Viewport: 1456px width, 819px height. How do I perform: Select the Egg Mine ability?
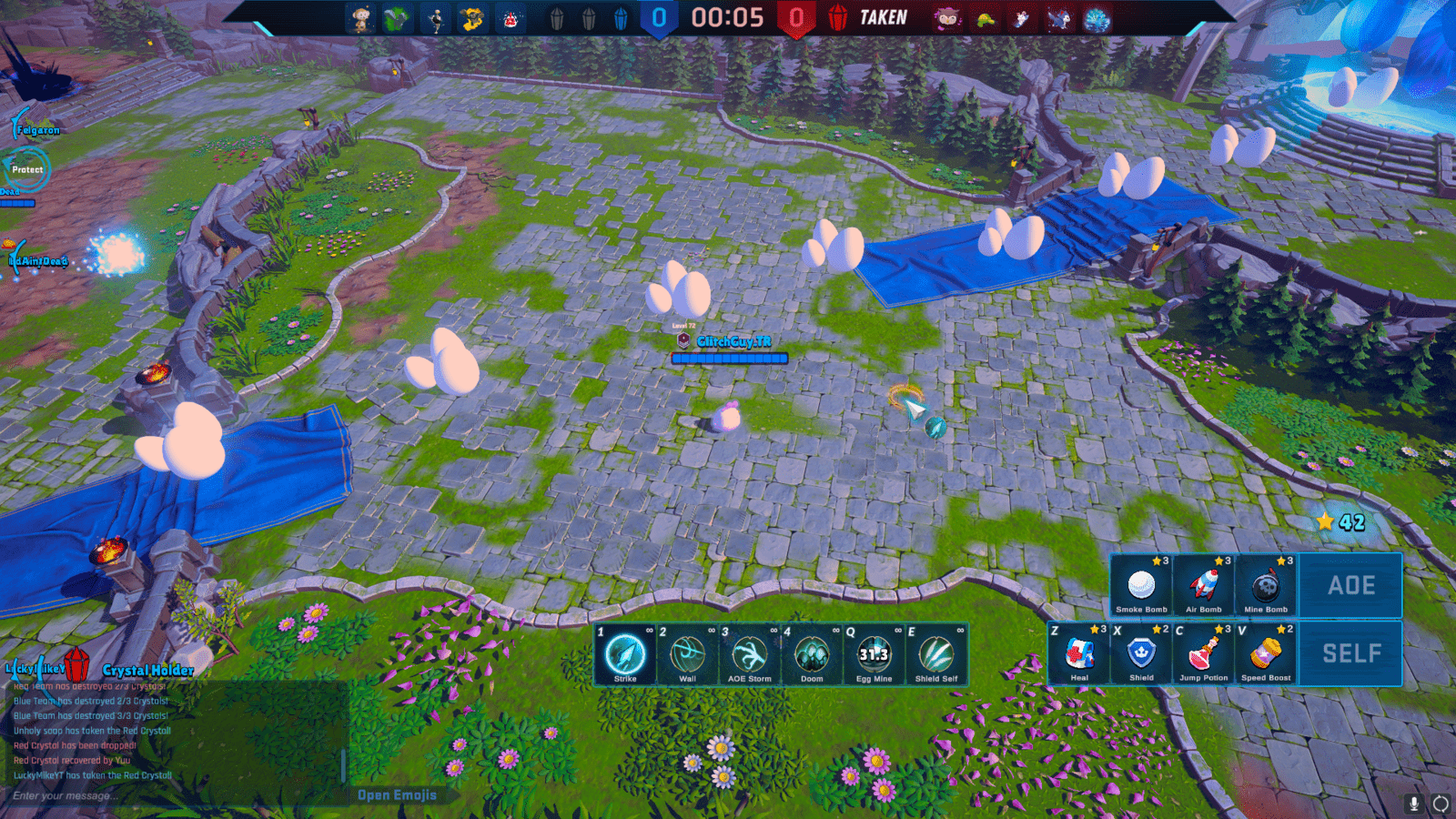point(873,658)
